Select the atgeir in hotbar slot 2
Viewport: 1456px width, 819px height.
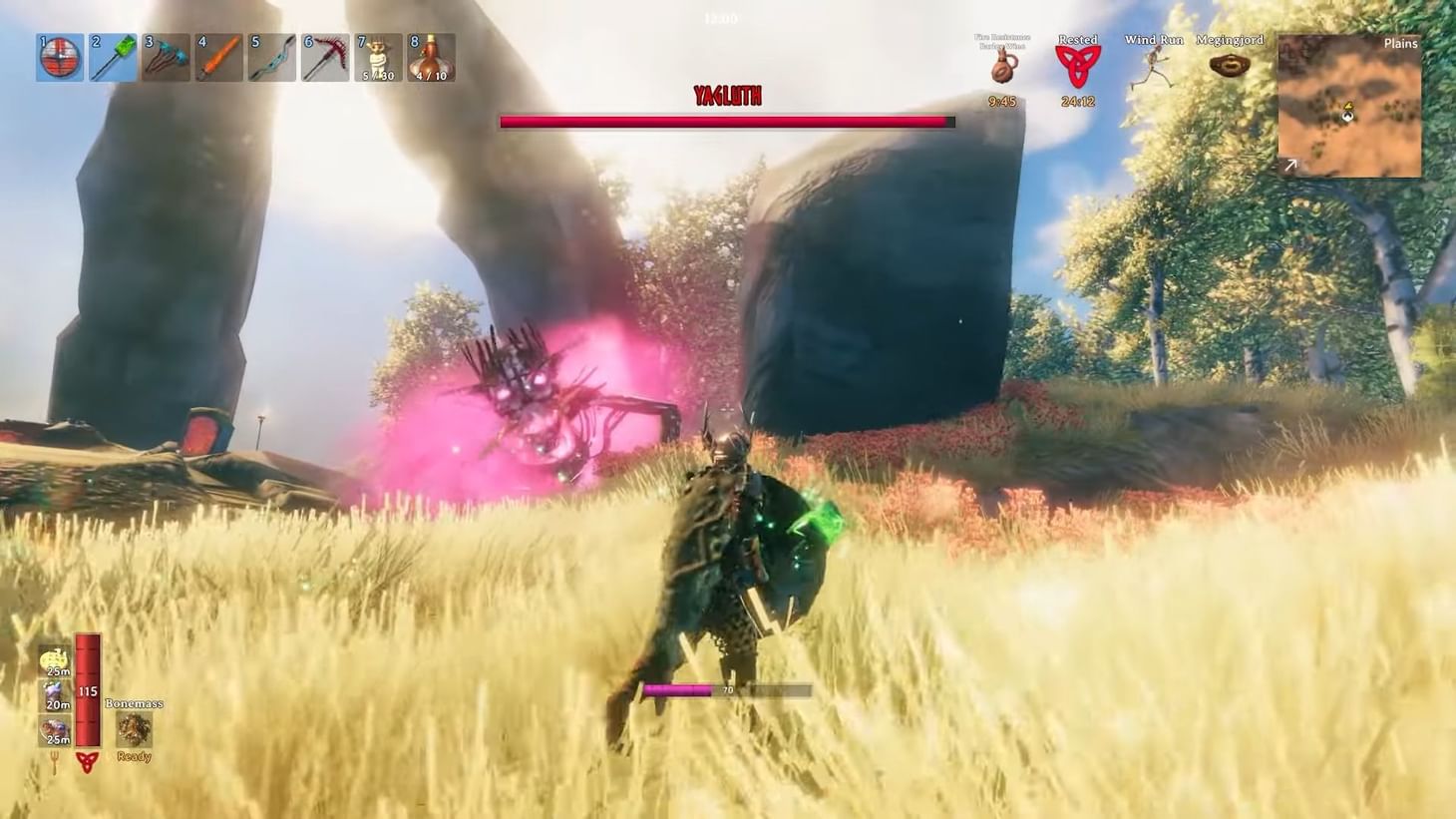tap(112, 57)
